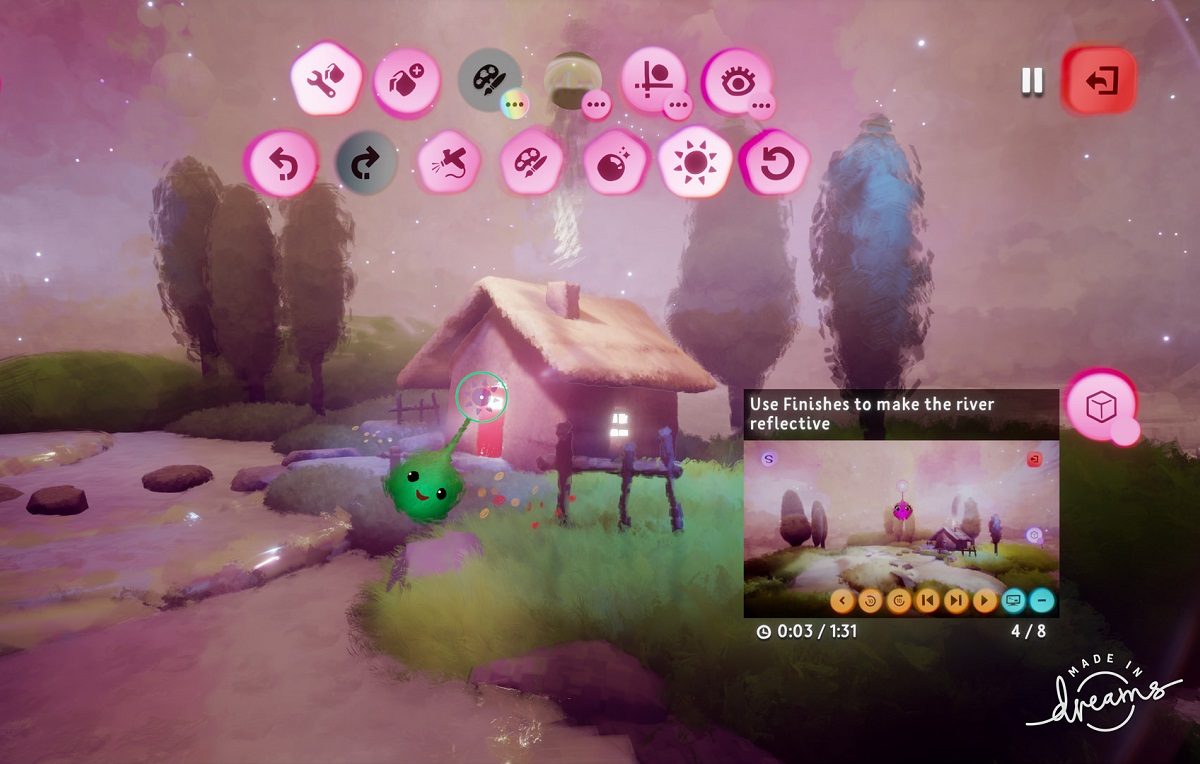This screenshot has width=1200, height=764.
Task: Click the circular arrow reset button
Action: click(x=775, y=163)
